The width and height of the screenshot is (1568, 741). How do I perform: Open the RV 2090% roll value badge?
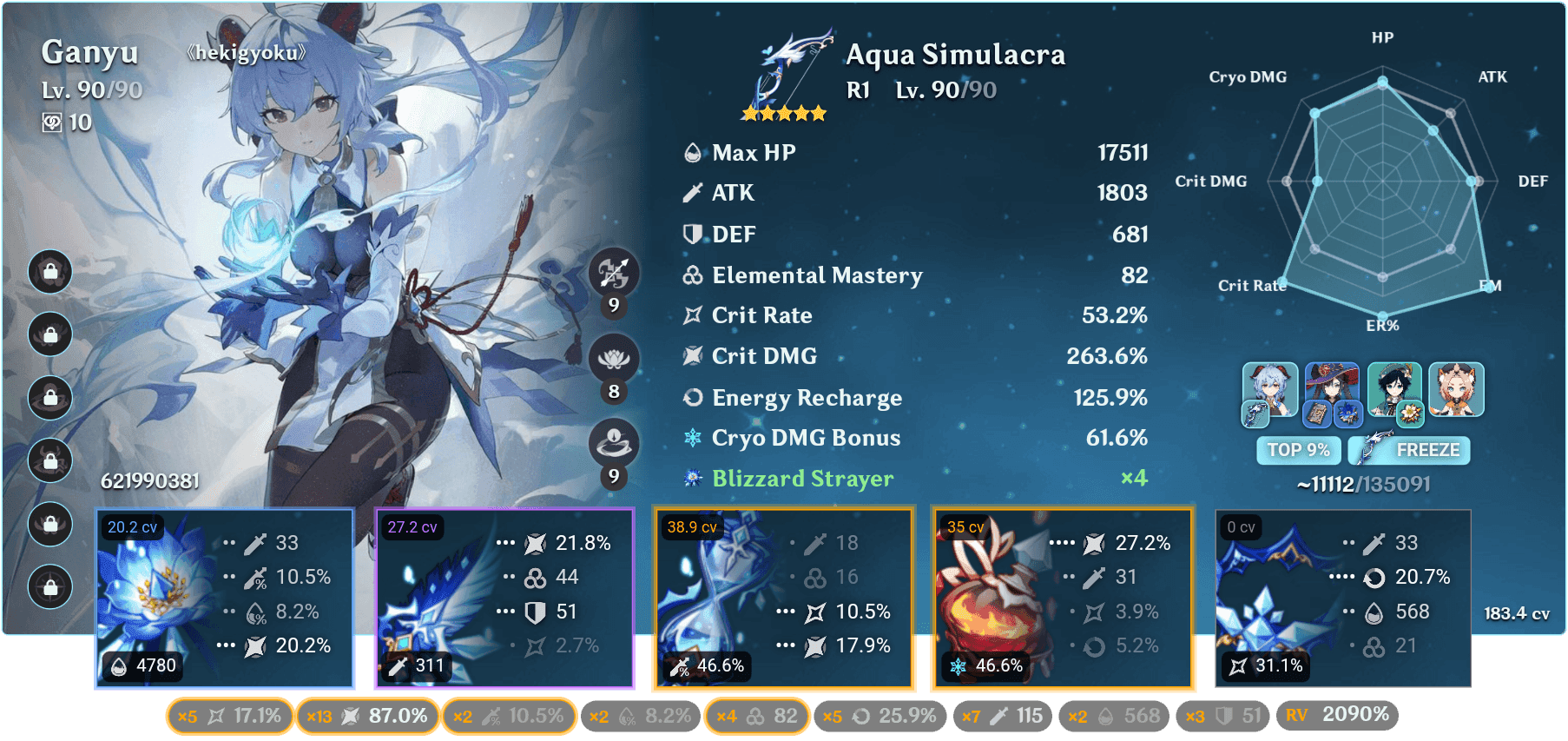coord(1339,715)
